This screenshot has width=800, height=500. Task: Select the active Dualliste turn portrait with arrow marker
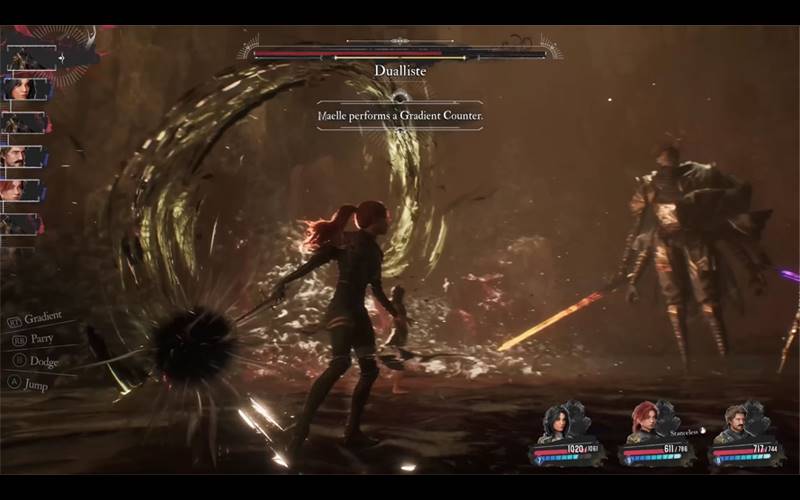28,57
